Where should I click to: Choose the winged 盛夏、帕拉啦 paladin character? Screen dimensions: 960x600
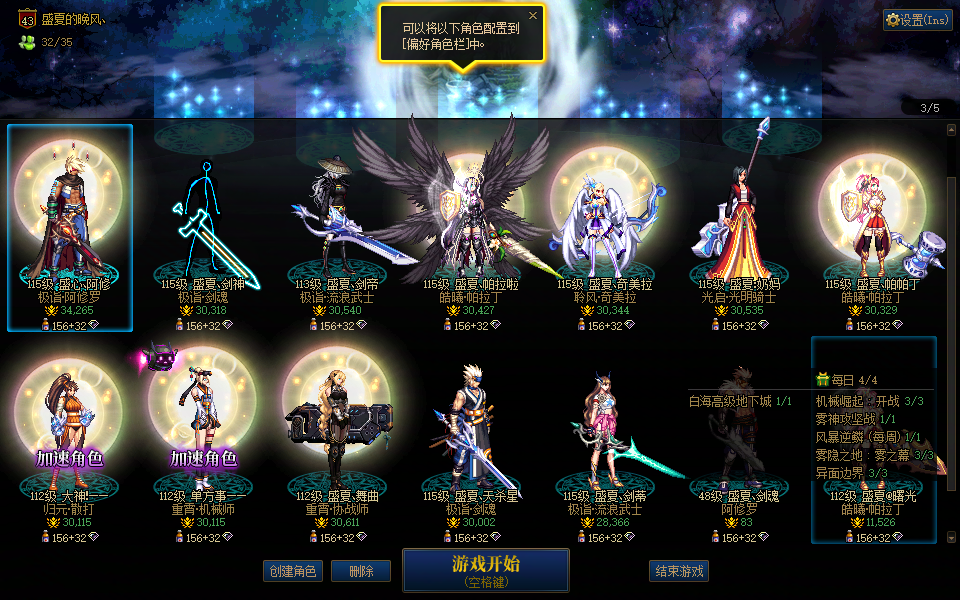pos(469,230)
